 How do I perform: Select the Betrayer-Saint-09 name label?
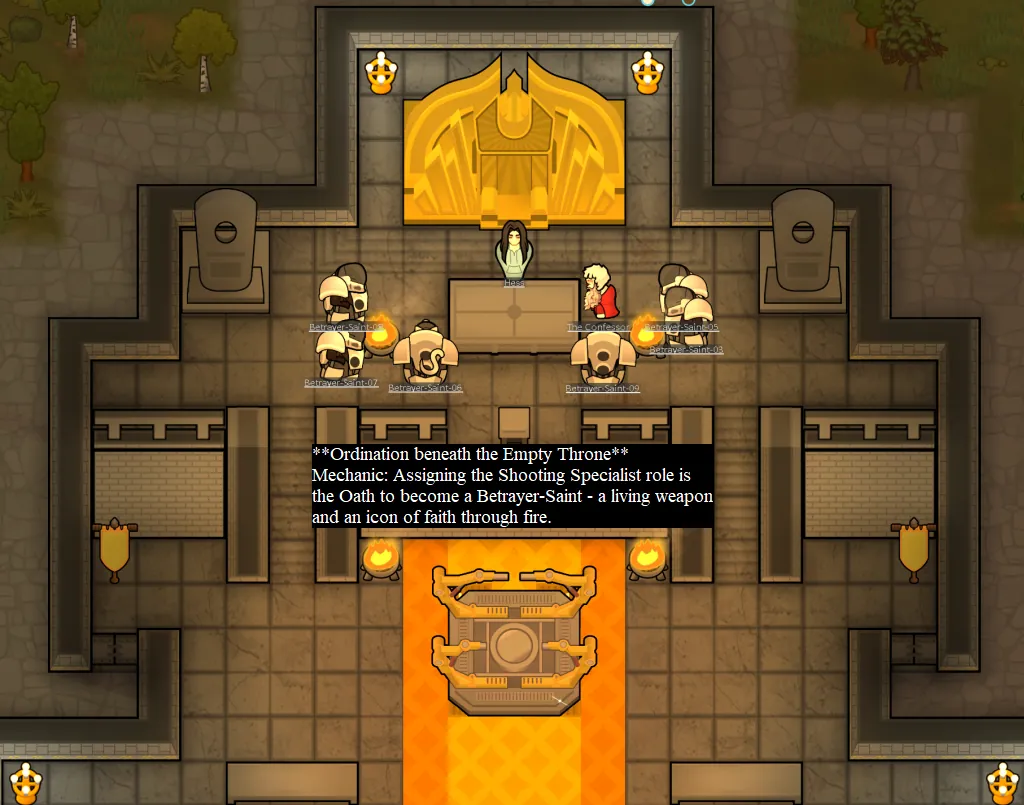coord(602,388)
